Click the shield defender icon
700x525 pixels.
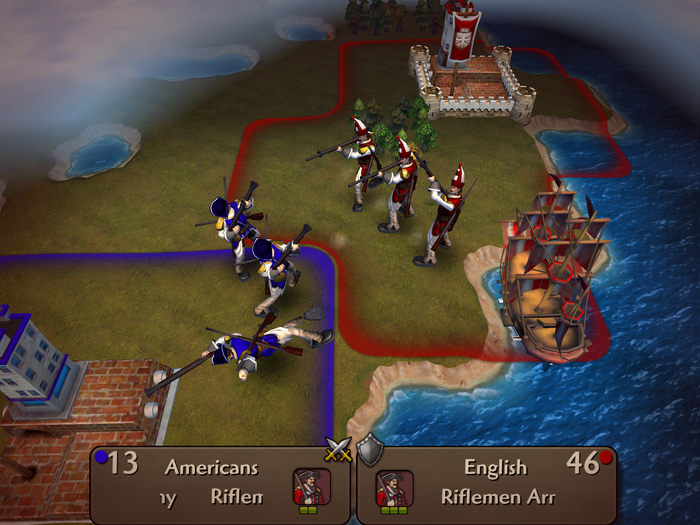[370, 452]
